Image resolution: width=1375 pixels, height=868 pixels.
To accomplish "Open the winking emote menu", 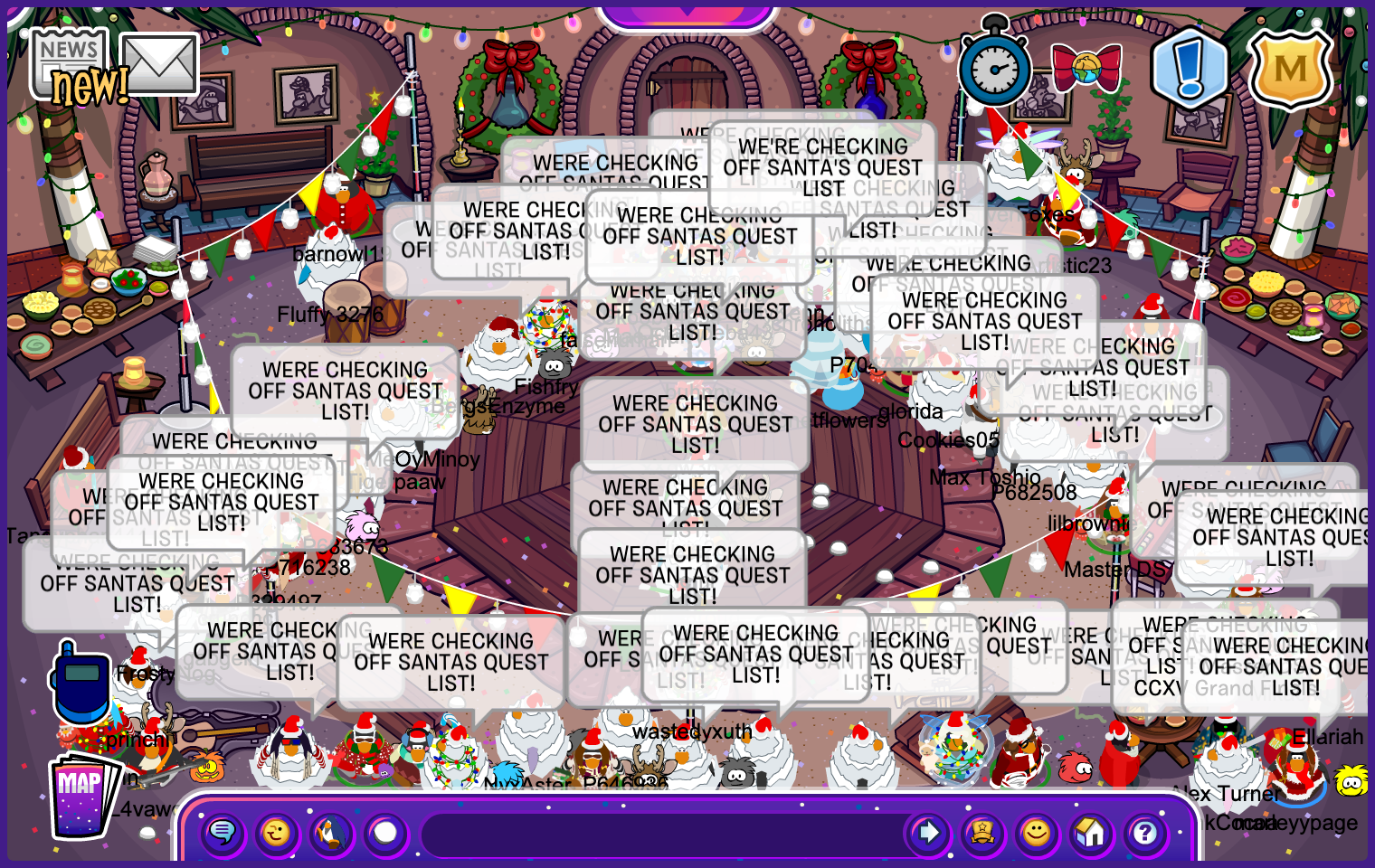I will pyautogui.click(x=277, y=832).
